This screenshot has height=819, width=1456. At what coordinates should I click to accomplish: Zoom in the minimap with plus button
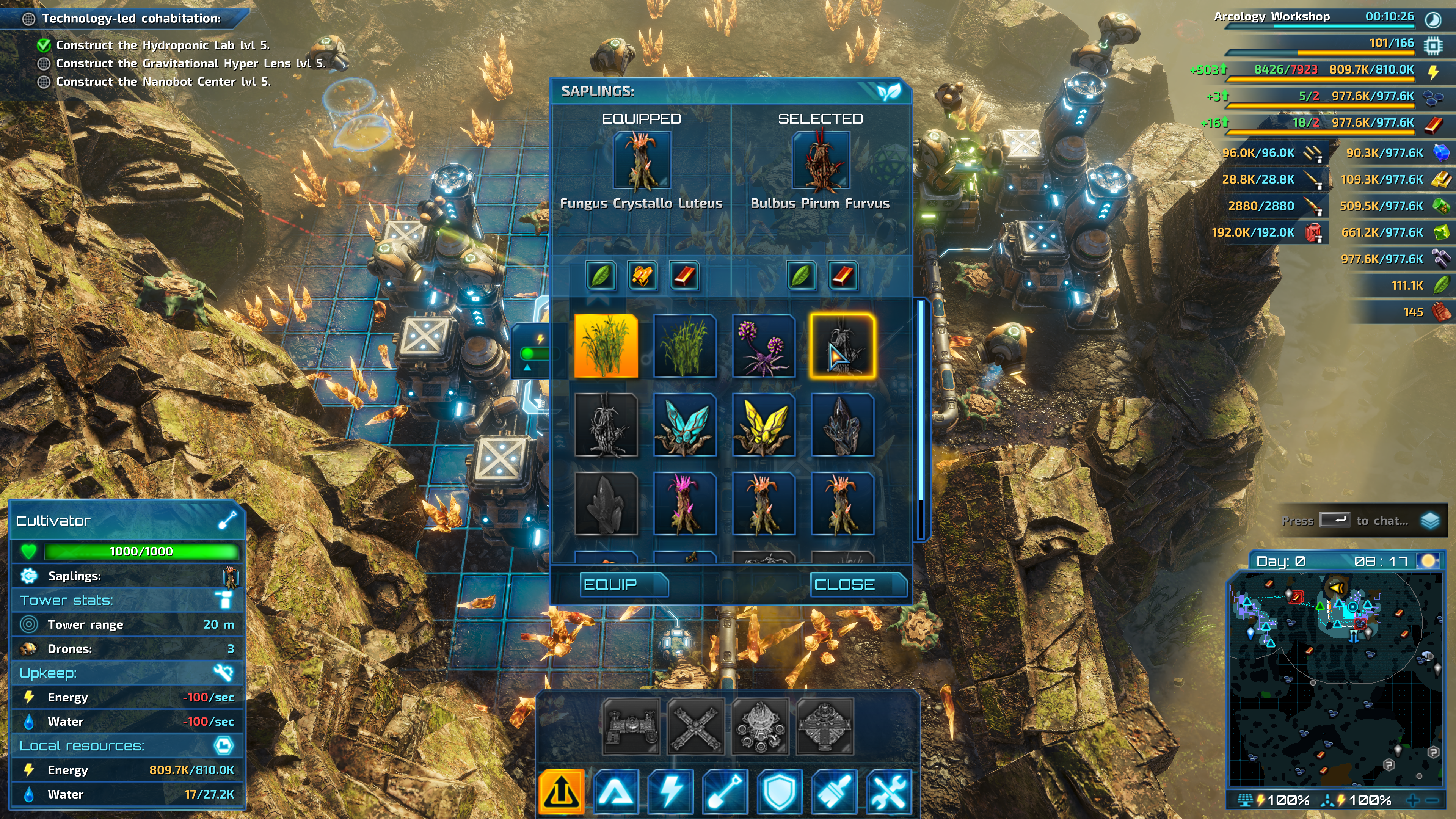tap(1412, 800)
